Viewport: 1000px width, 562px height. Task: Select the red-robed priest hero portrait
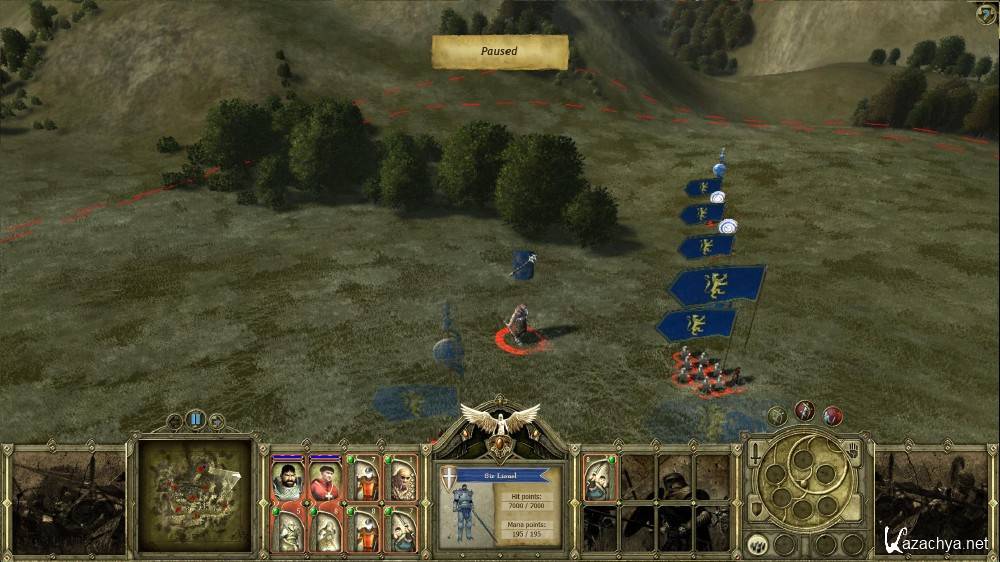point(323,481)
